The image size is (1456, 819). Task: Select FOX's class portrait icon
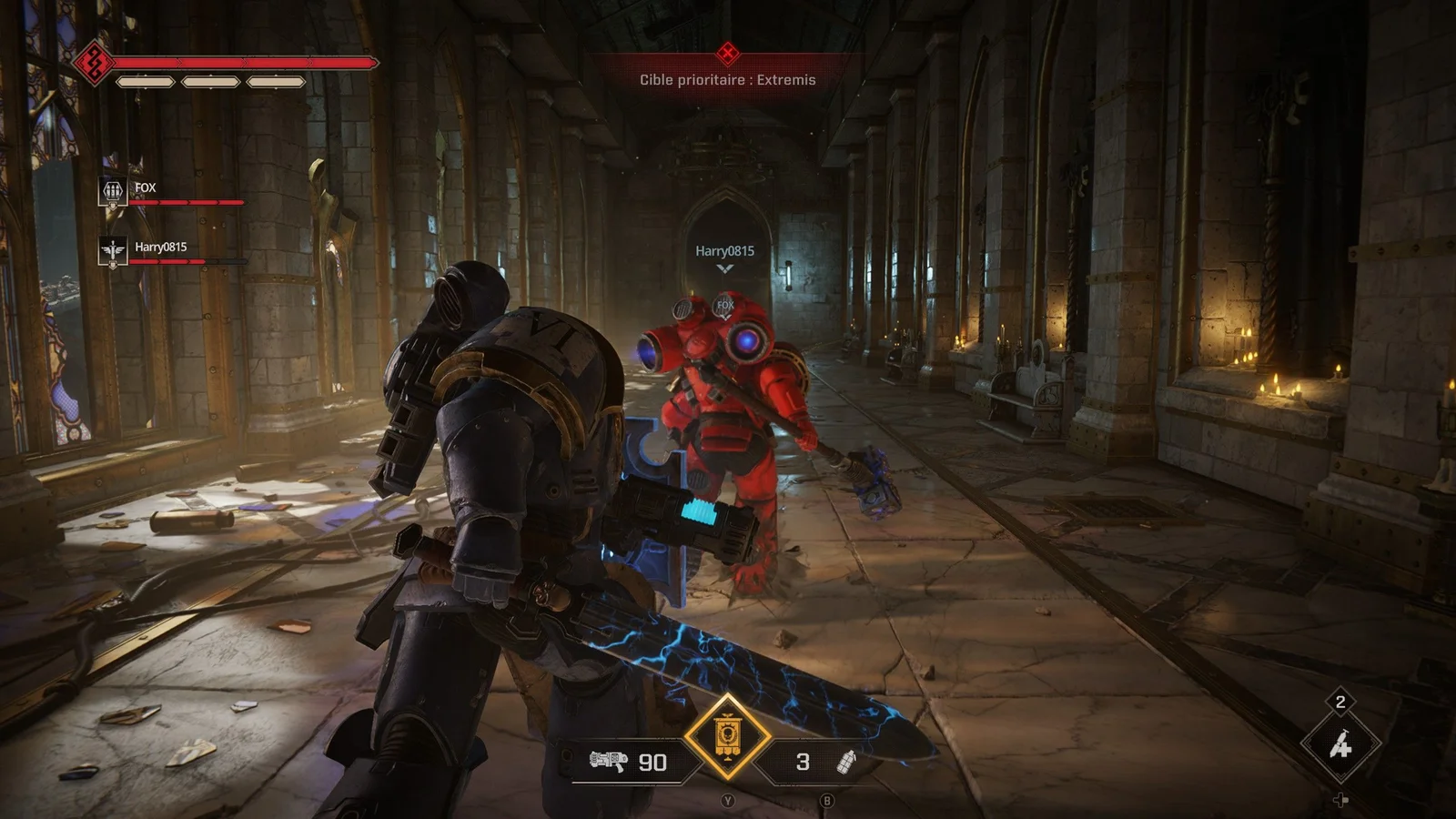click(112, 191)
